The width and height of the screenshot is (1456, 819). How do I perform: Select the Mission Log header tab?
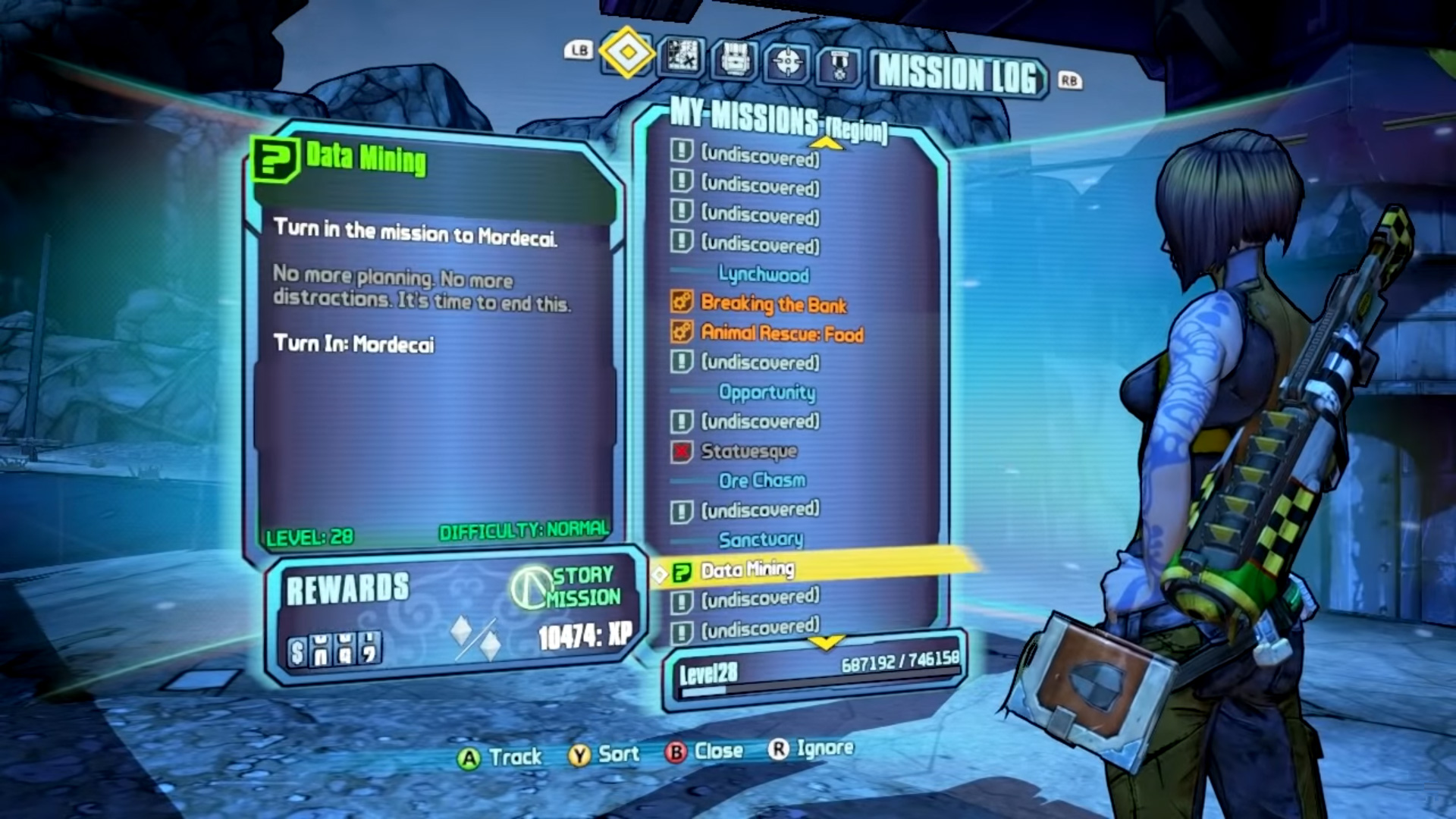point(957,74)
